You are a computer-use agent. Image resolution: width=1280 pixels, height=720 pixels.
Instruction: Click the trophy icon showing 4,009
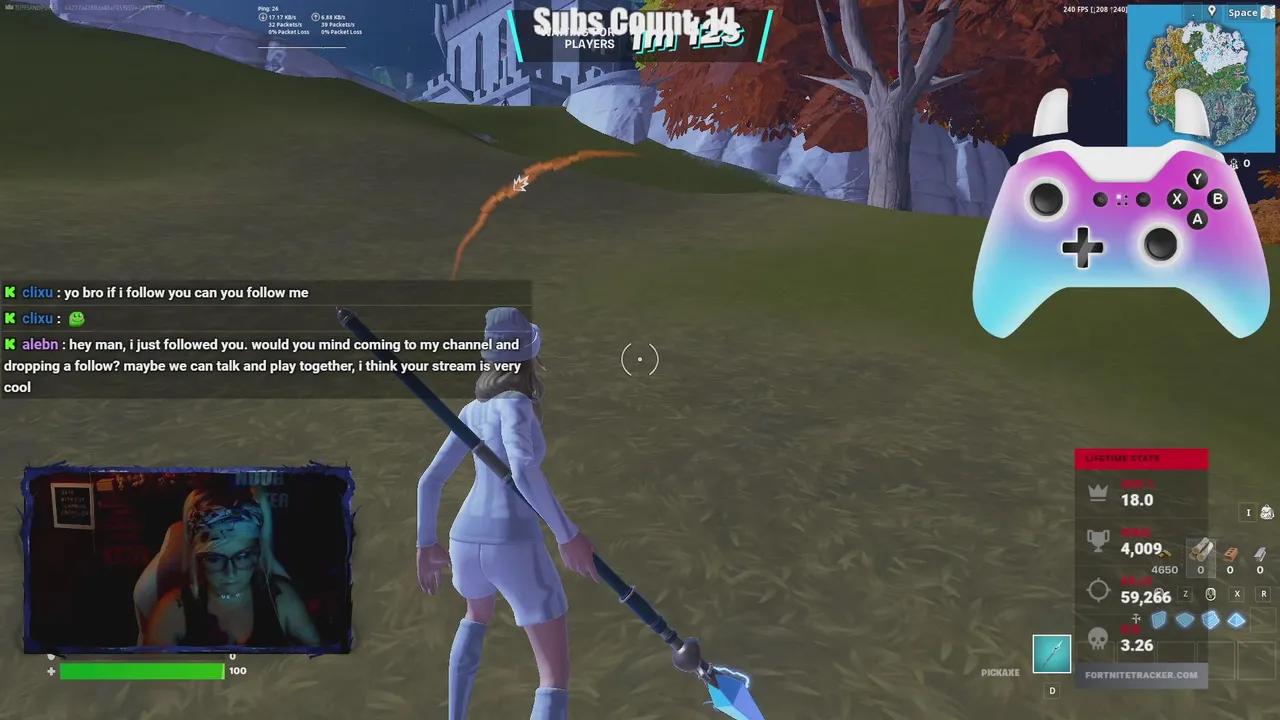coord(1097,538)
